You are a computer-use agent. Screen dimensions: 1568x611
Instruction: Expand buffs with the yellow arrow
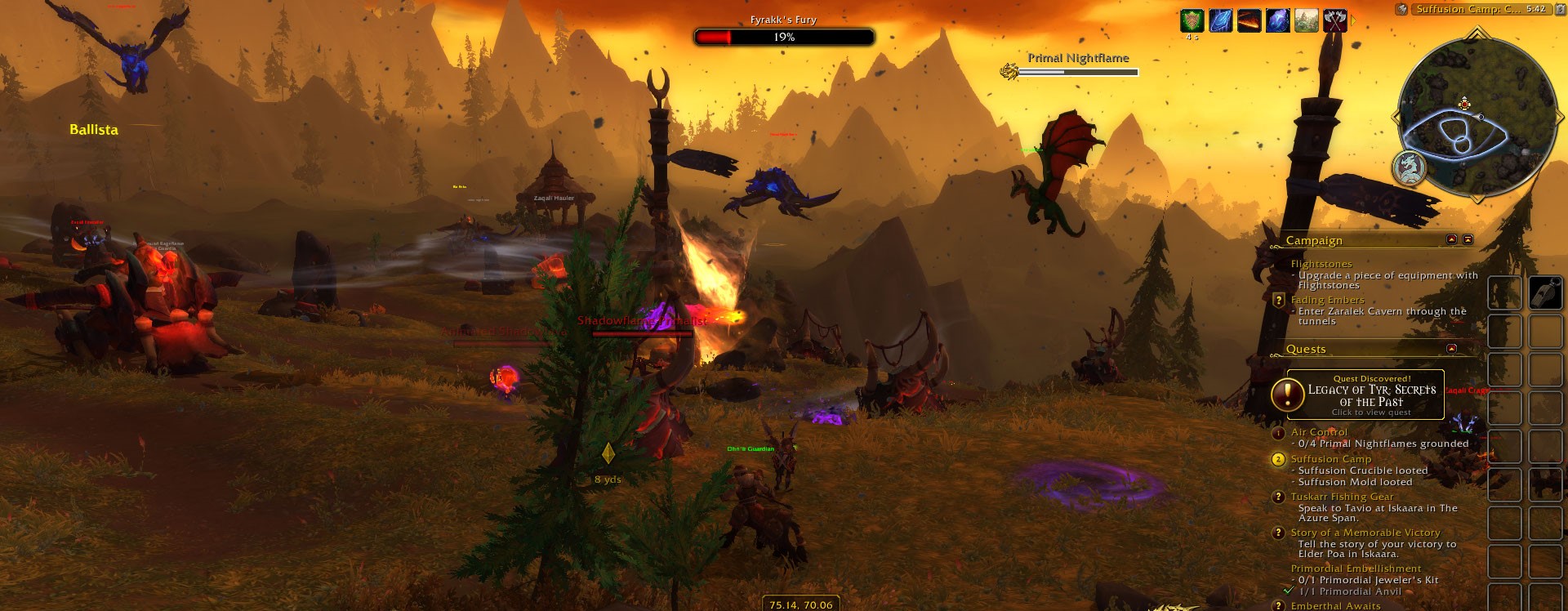coord(1353,20)
